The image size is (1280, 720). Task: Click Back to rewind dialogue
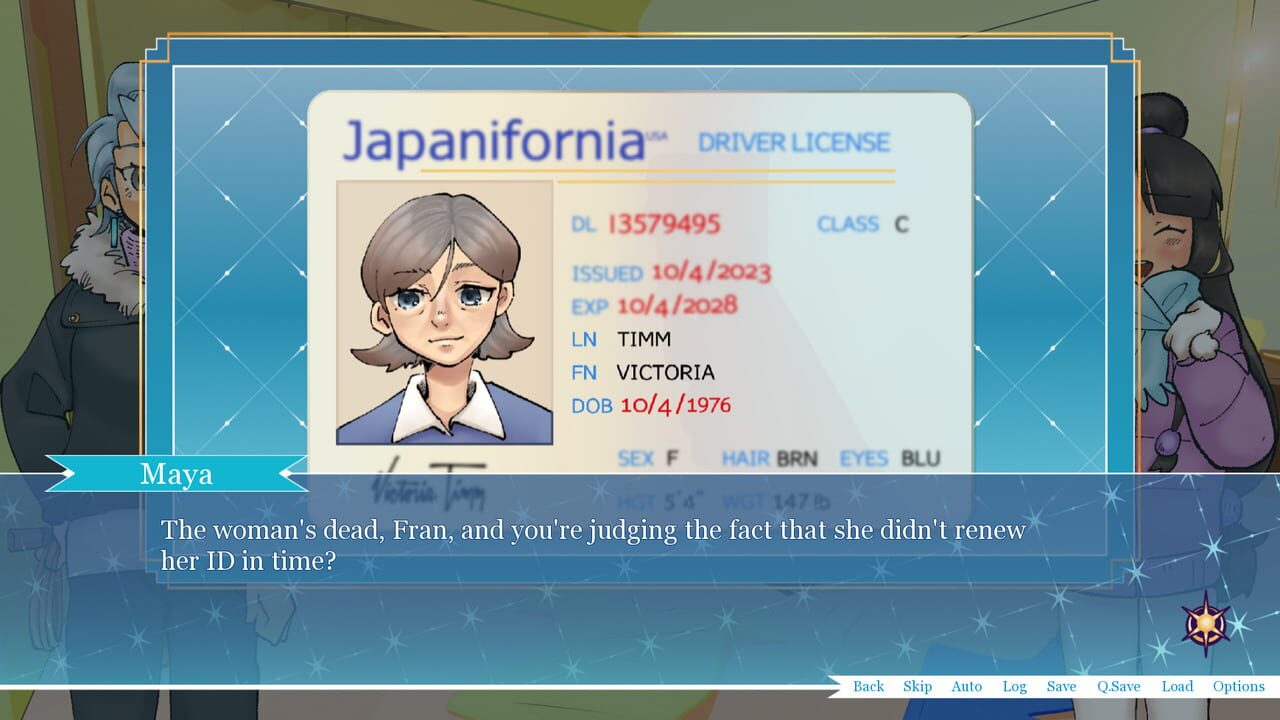coord(868,686)
